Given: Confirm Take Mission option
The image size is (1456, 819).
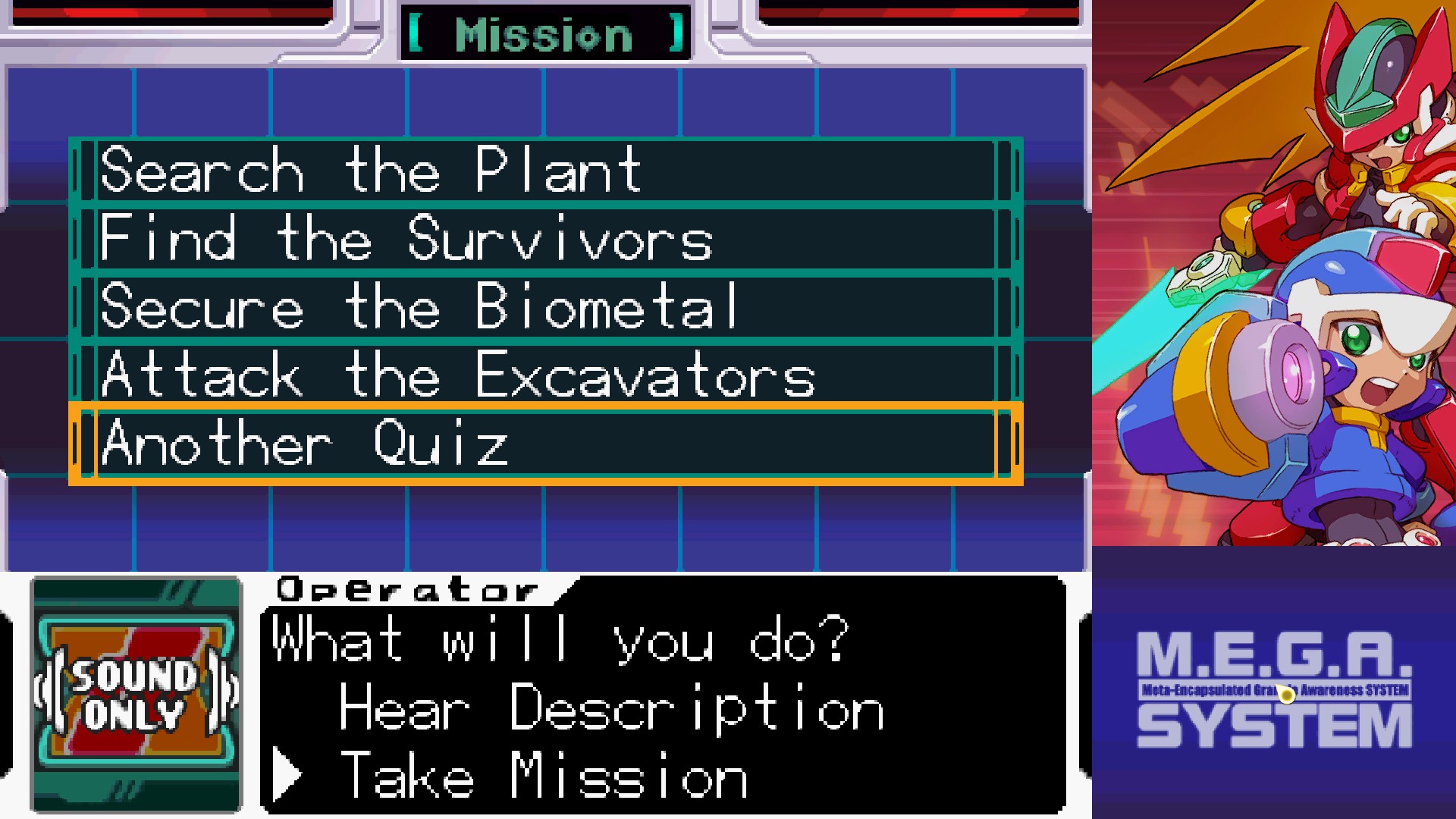Looking at the screenshot, I should 544,776.
